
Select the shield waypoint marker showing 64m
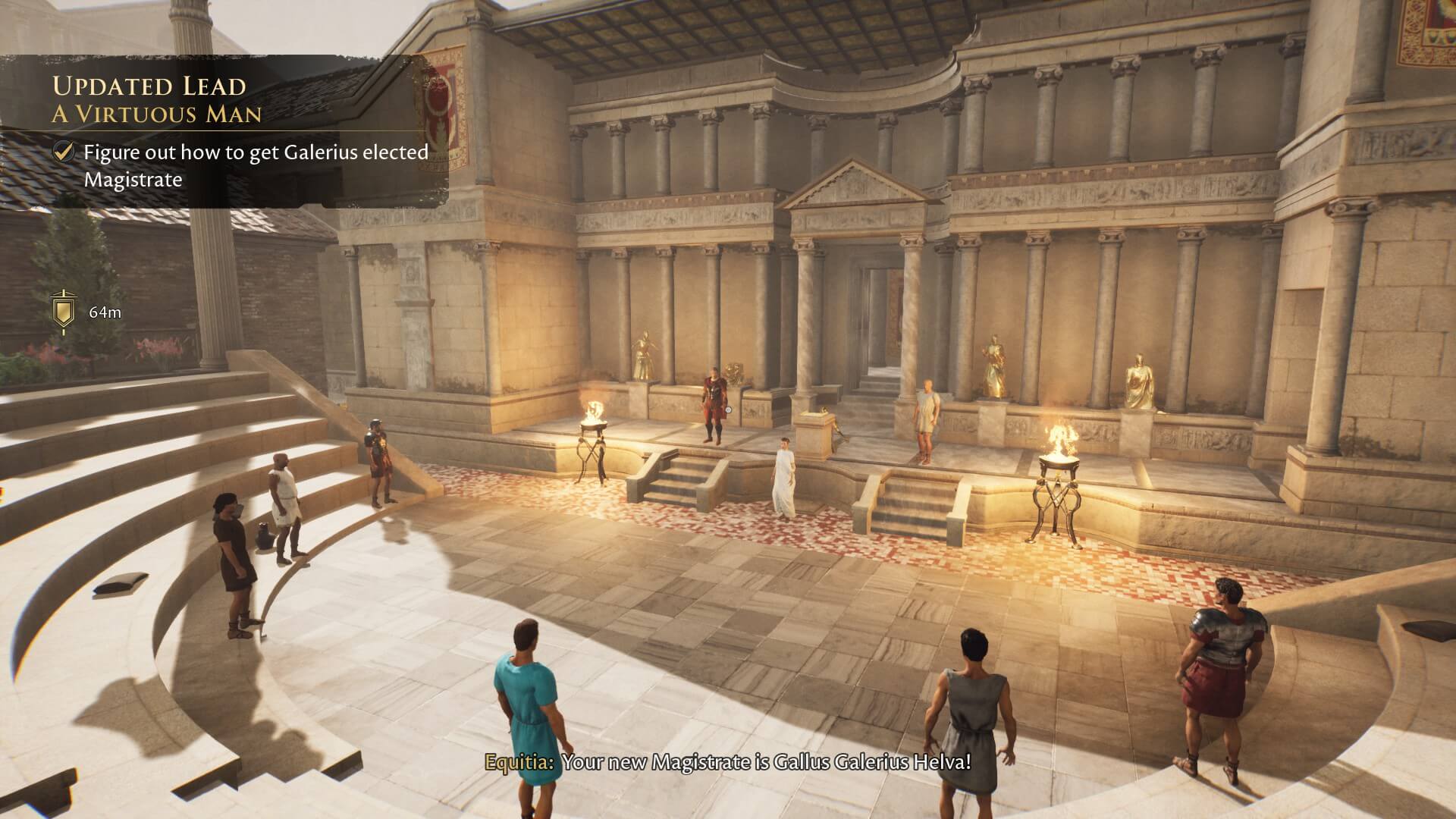tap(63, 311)
